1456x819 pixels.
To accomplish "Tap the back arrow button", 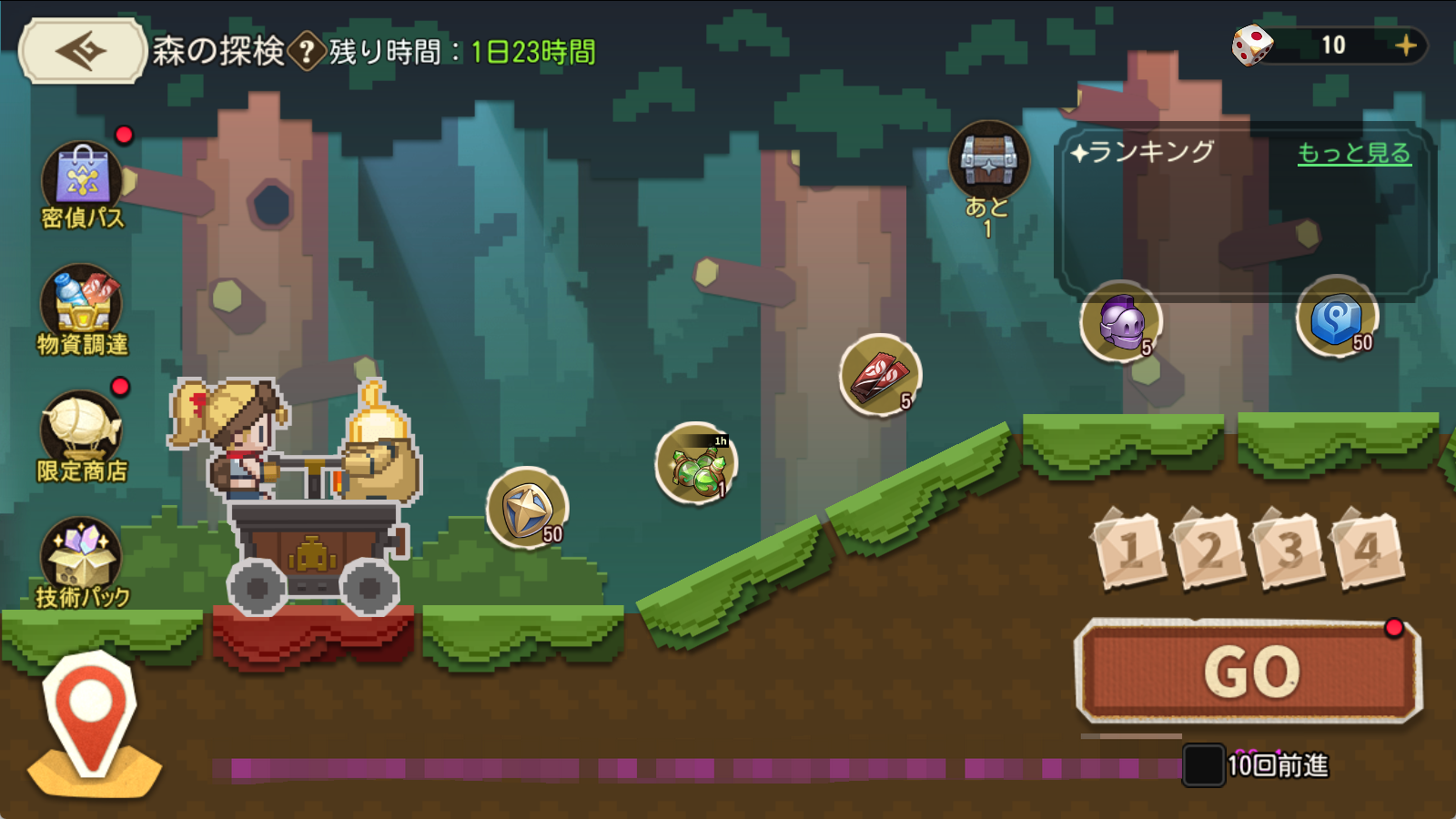I will tap(82, 51).
